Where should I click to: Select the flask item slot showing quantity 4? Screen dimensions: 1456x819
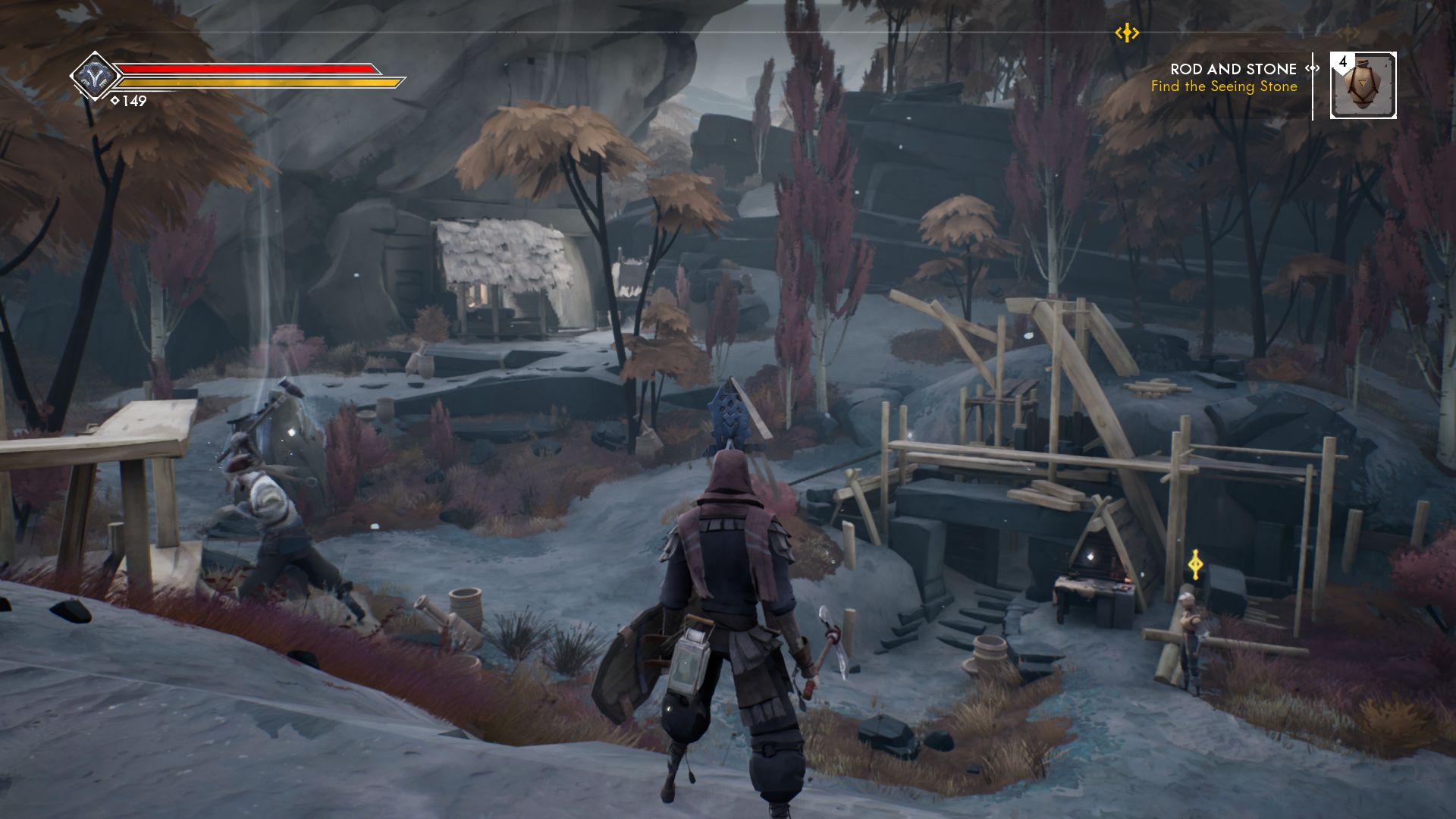[x=1363, y=86]
